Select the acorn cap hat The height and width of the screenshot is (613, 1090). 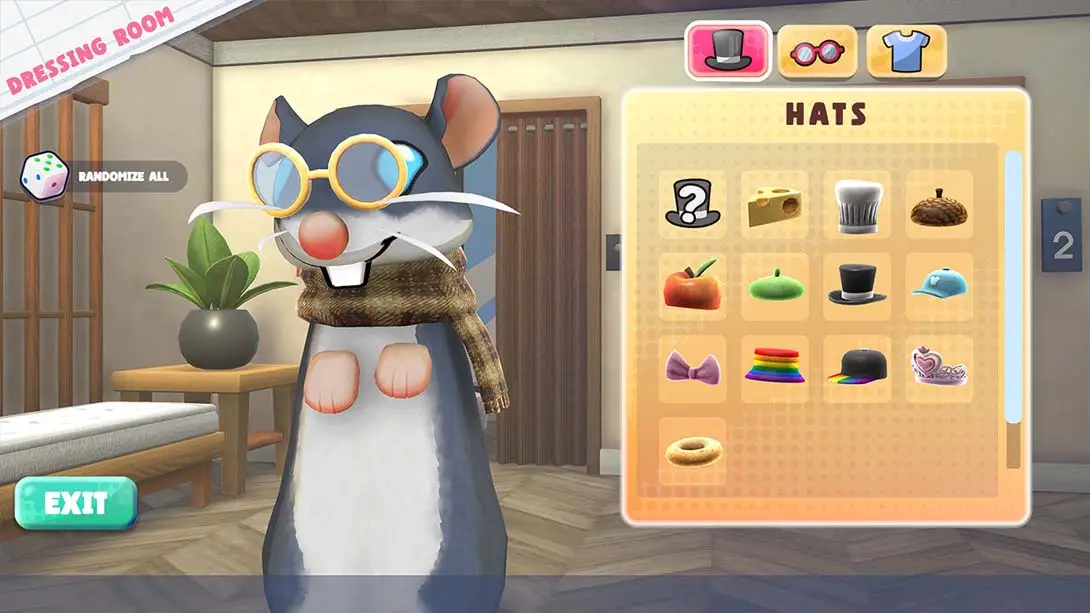tap(939, 204)
